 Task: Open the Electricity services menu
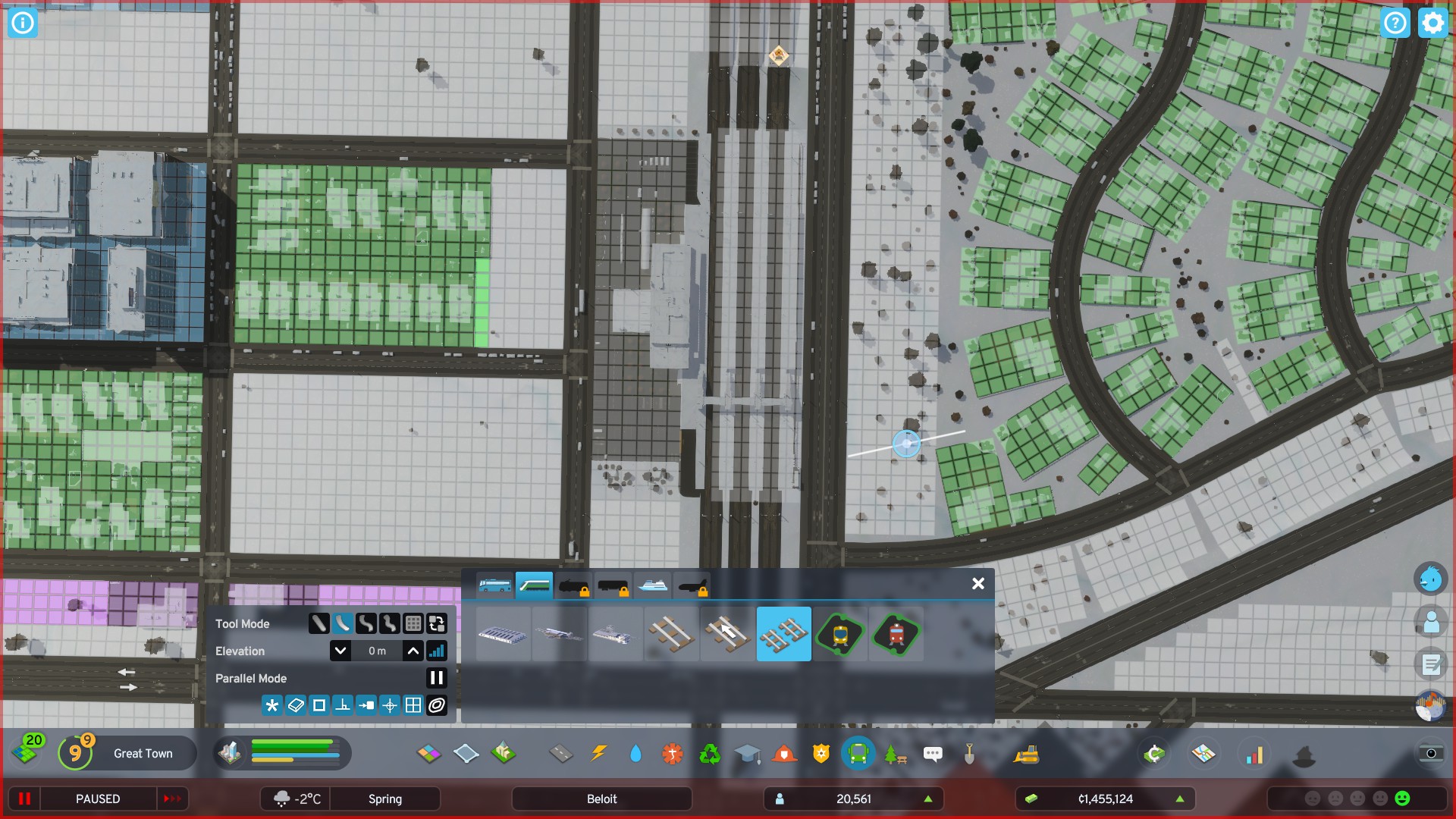(x=598, y=754)
